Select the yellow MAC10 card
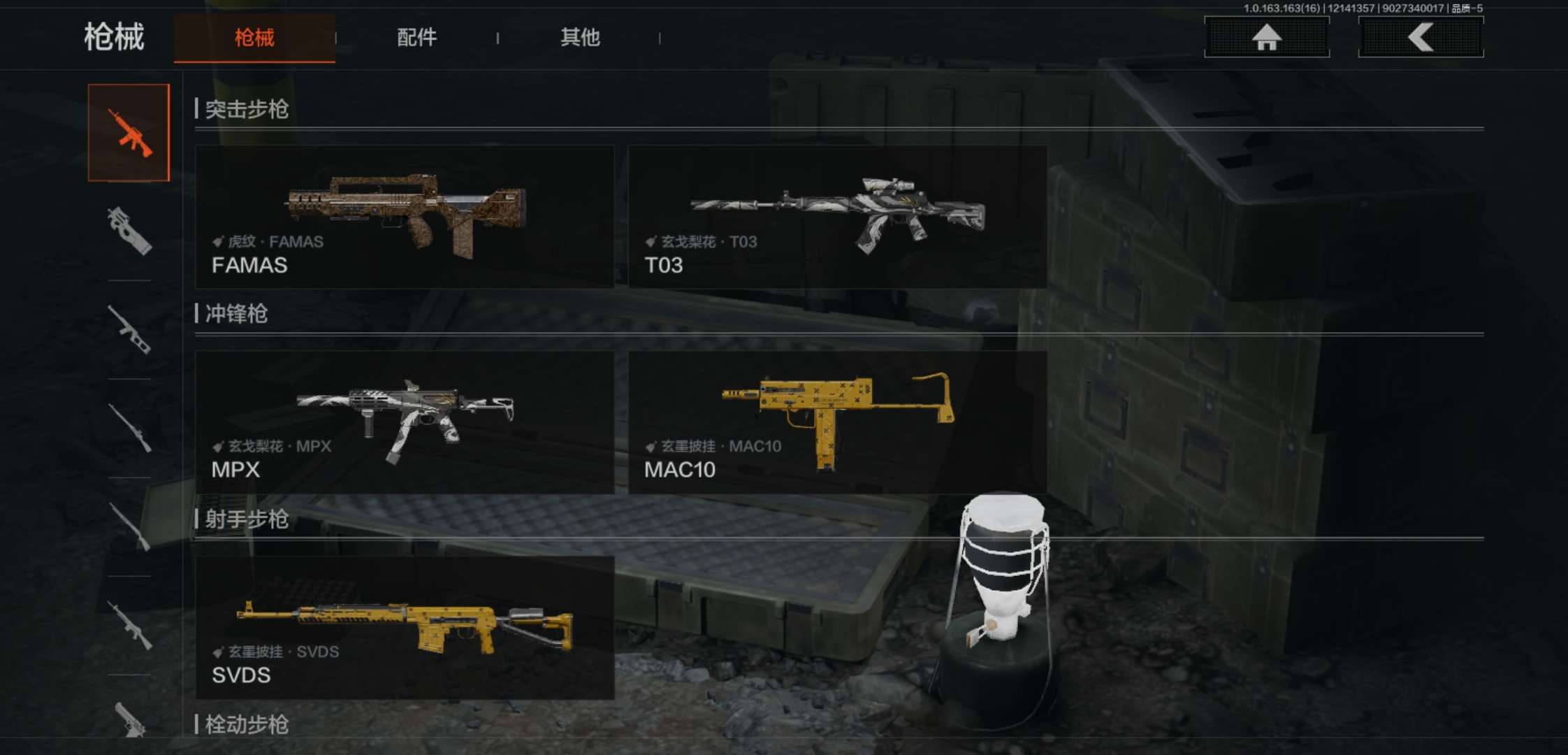This screenshot has height=755, width=1568. (837, 422)
